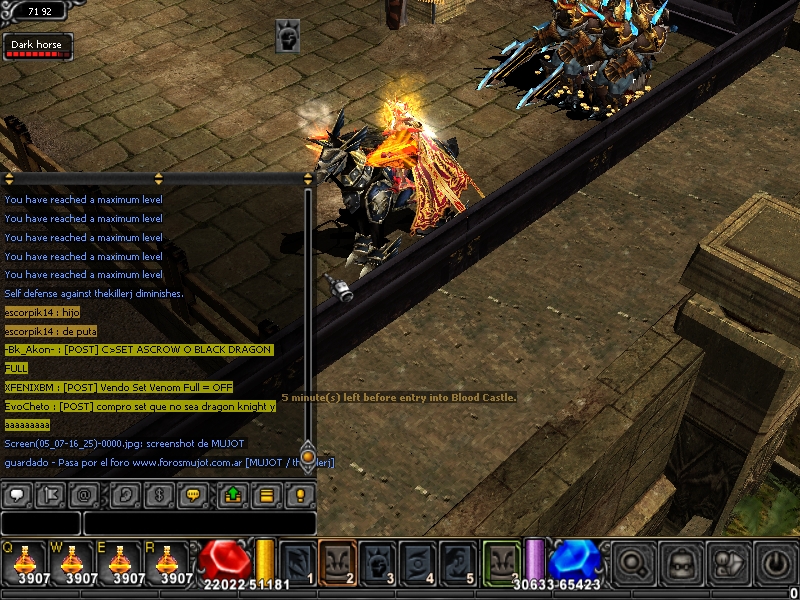Click the yellow stacked lines chat button
The height and width of the screenshot is (600, 800).
[267, 494]
